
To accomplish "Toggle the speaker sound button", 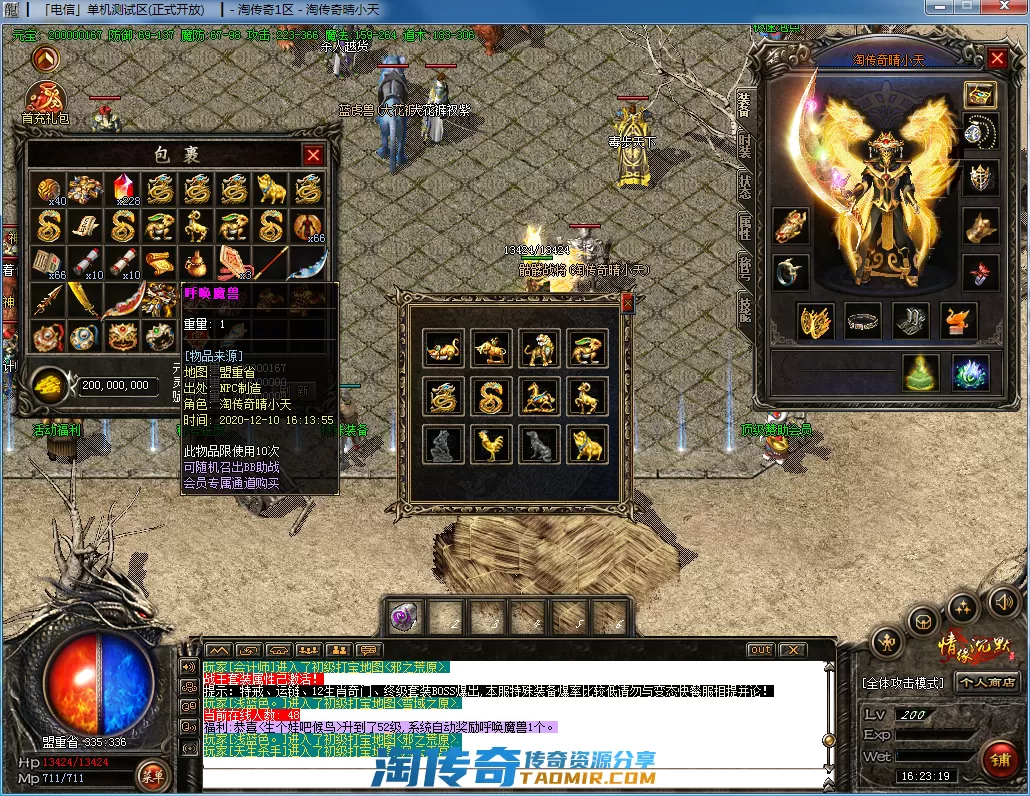I will pos(1002,601).
